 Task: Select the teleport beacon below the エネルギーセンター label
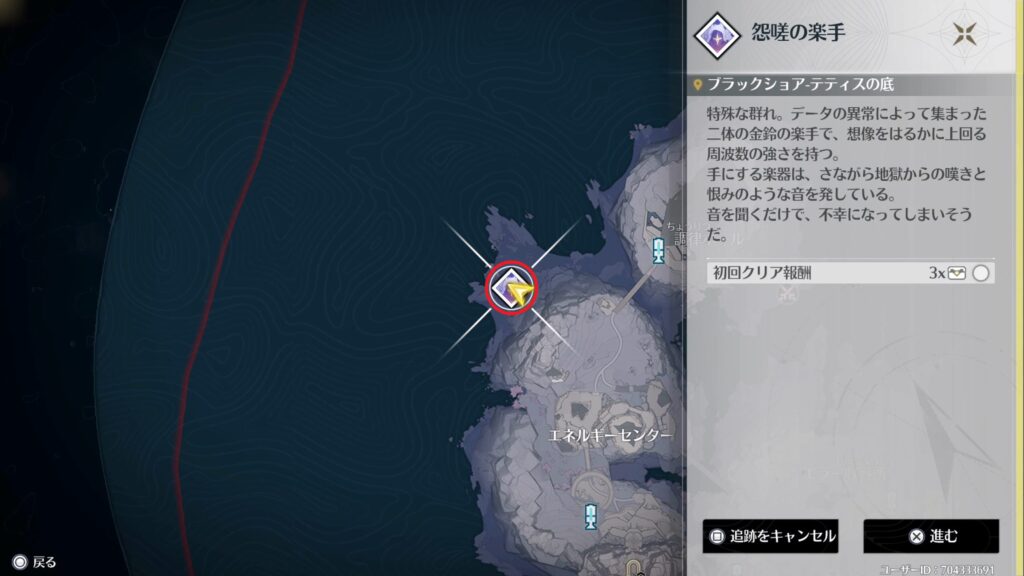[591, 516]
